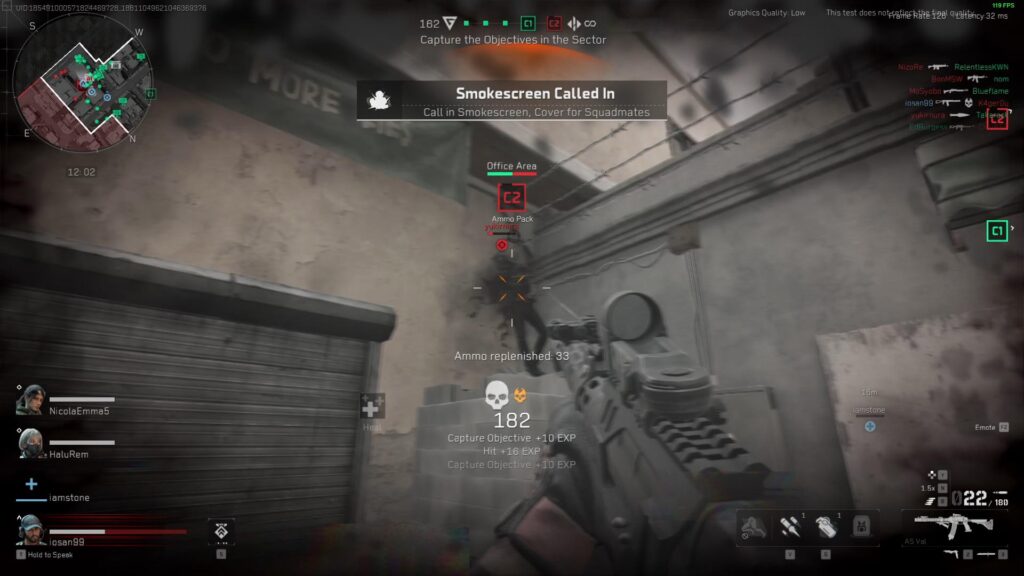The image size is (1024, 576).
Task: Select the C2 sector indicator in top bar
Action: pos(553,23)
